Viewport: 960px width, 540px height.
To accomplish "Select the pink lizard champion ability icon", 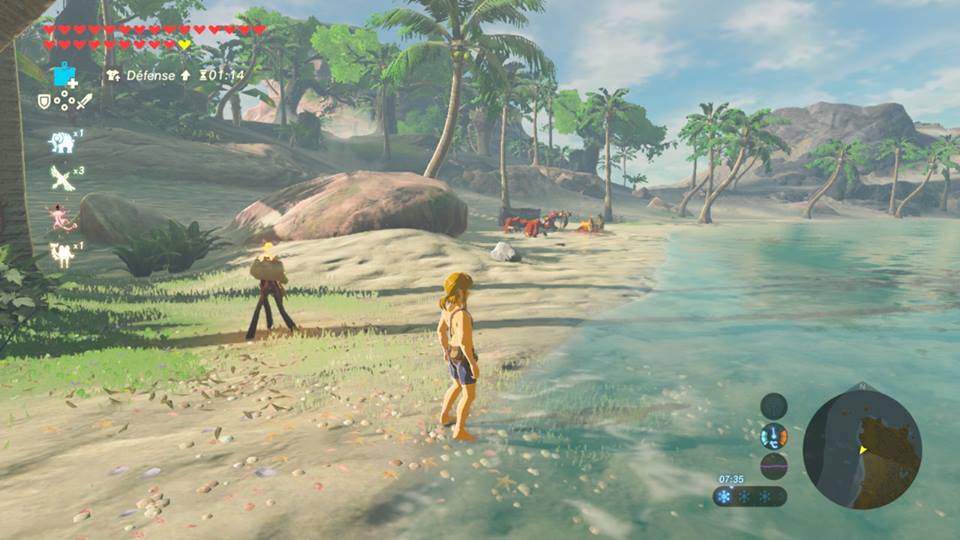I will tap(62, 217).
